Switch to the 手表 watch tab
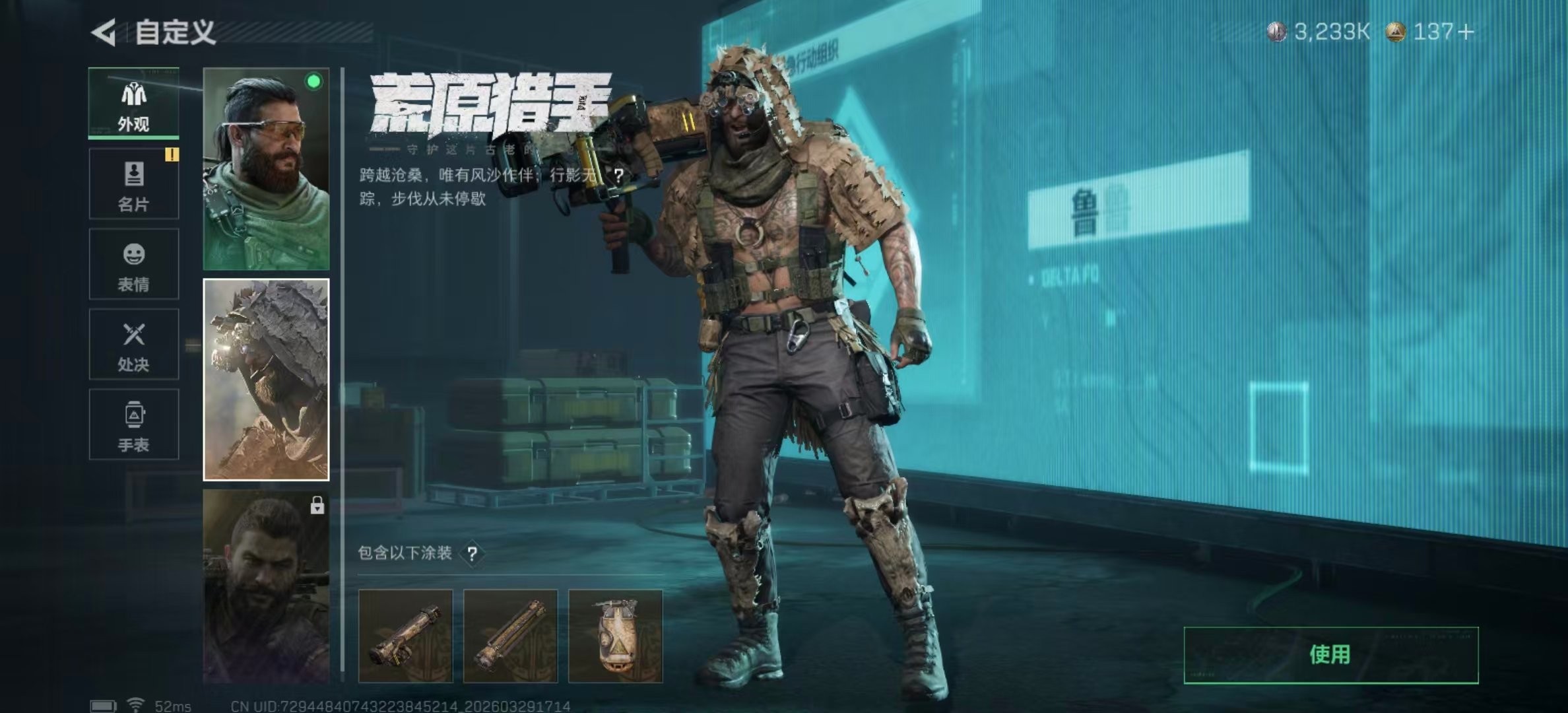This screenshot has height=713, width=1568. coord(134,424)
